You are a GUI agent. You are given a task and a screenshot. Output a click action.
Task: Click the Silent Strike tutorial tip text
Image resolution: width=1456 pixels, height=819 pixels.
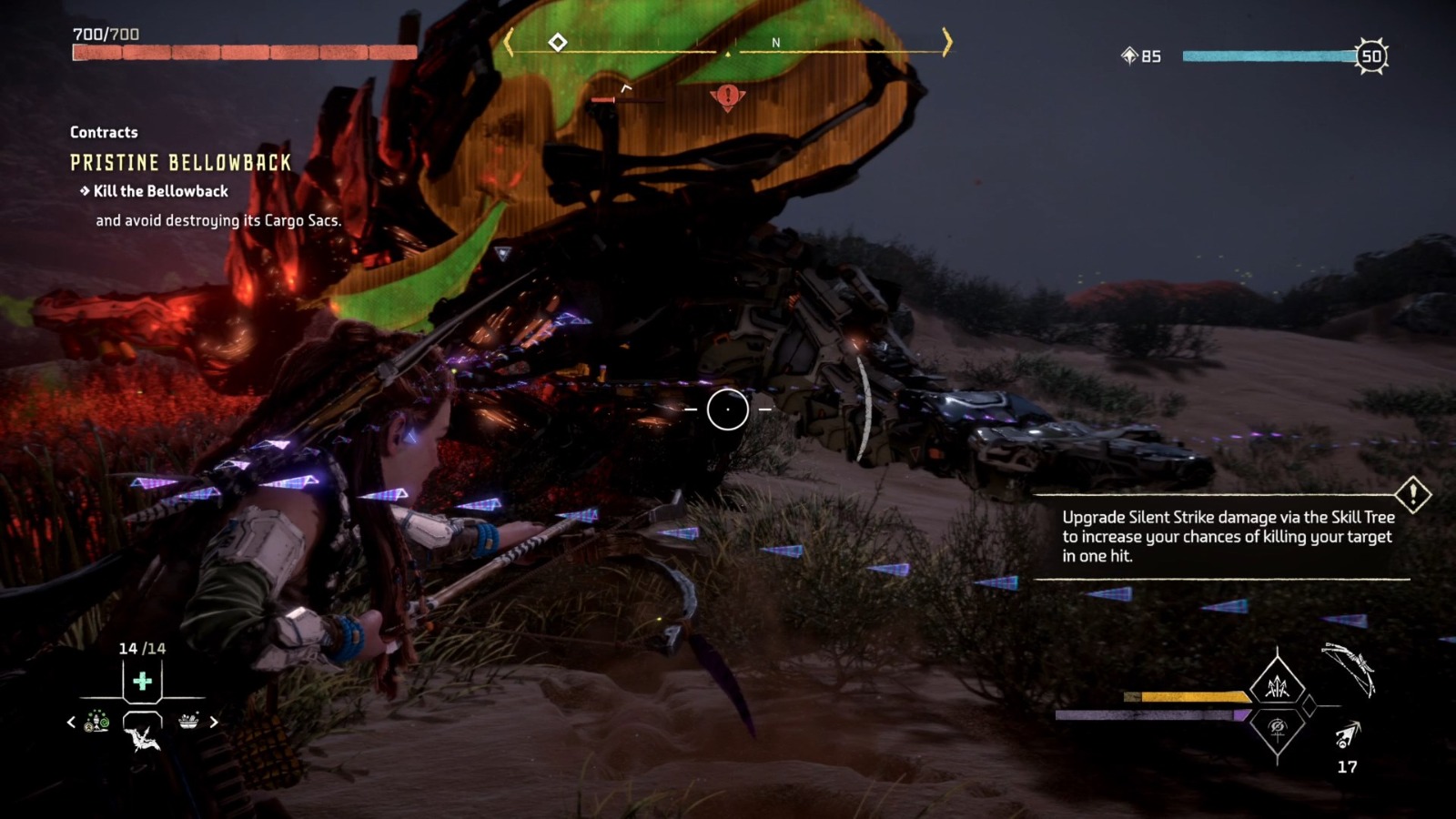click(x=1227, y=537)
